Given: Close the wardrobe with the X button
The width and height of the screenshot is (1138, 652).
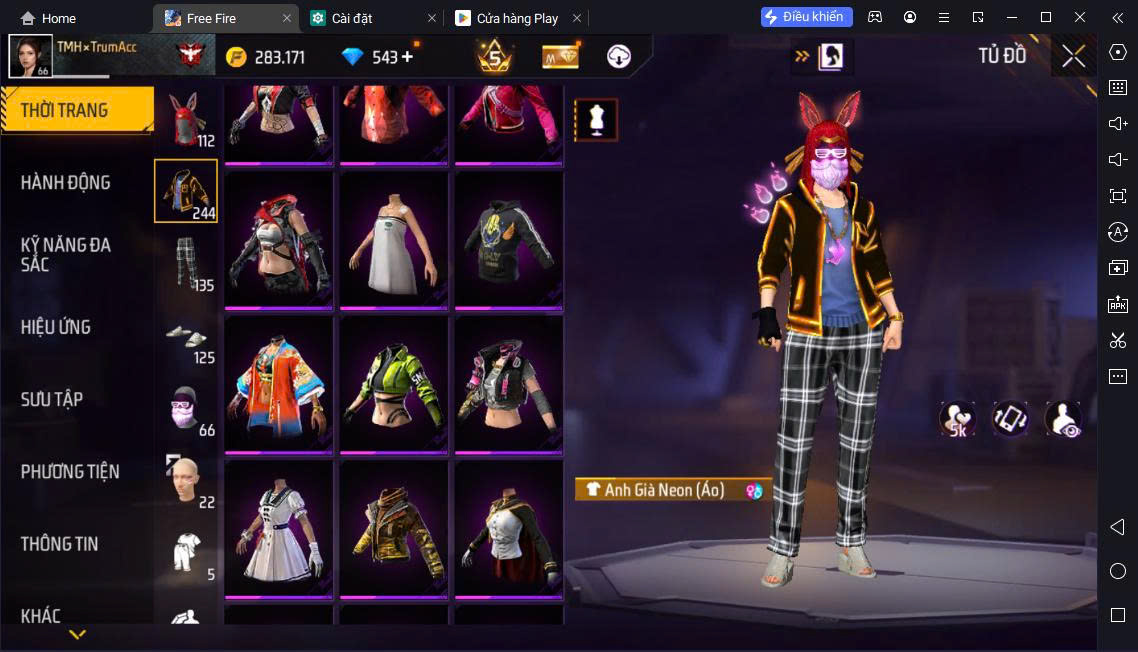Looking at the screenshot, I should (x=1073, y=56).
